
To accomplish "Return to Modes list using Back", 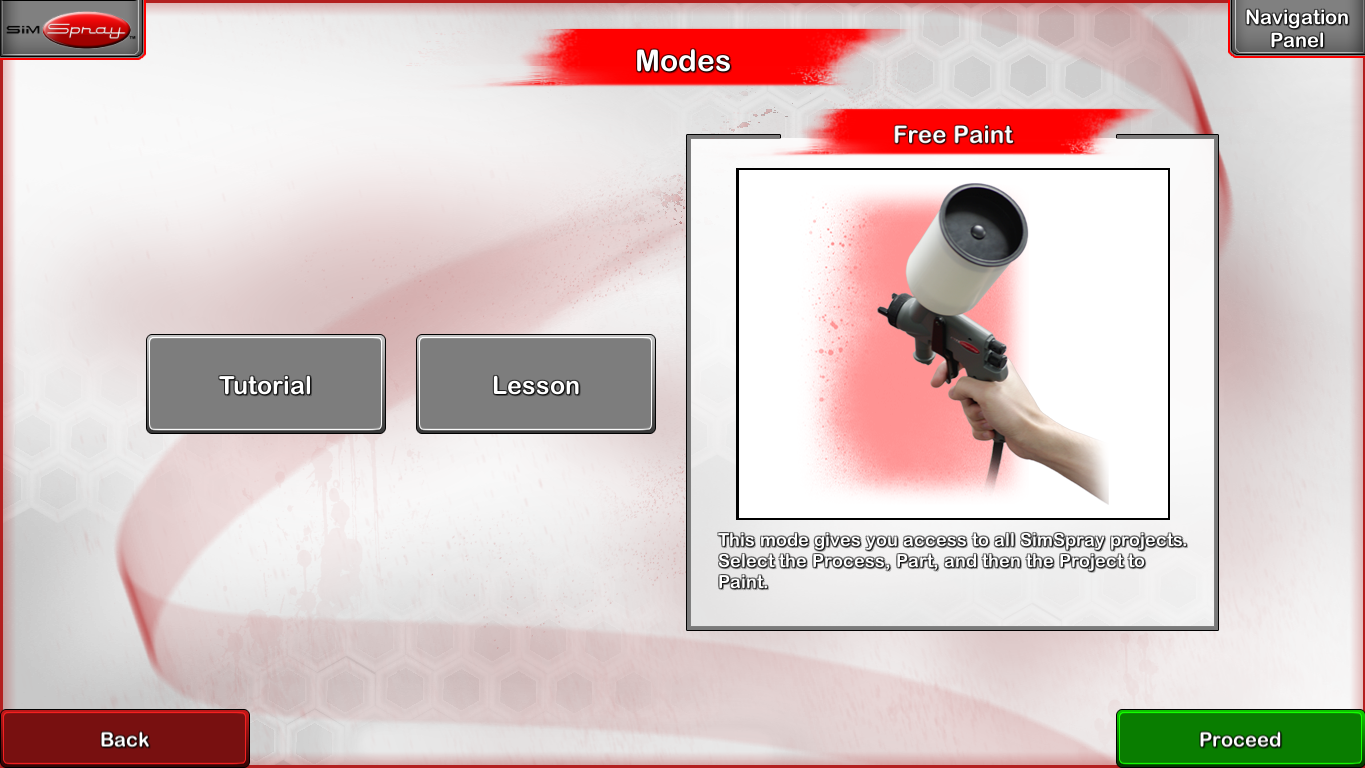I will [x=125, y=738].
